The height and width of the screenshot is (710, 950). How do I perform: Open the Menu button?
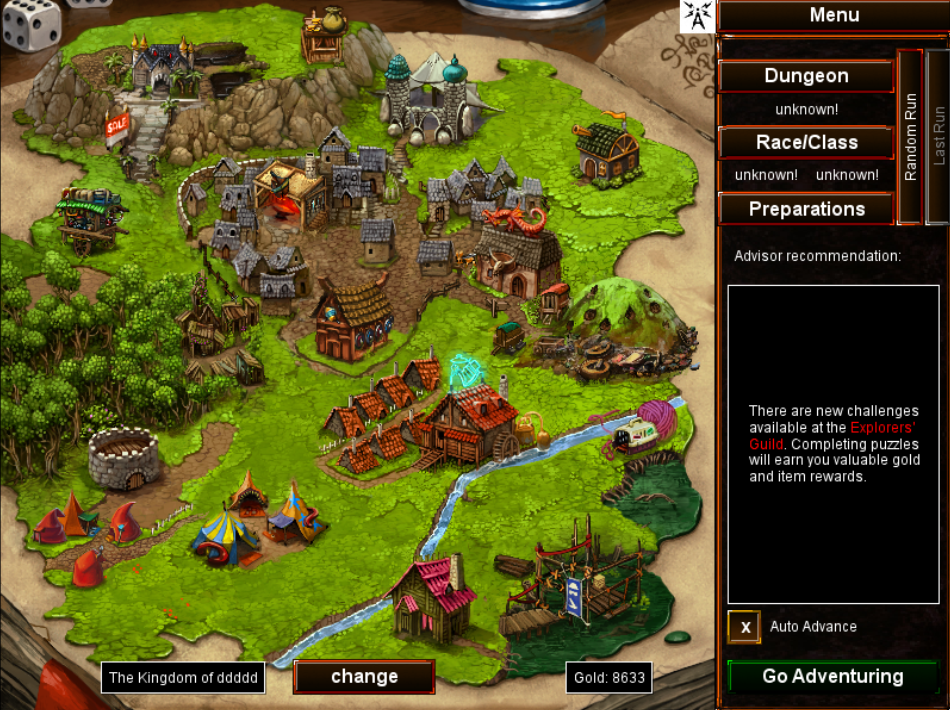point(834,15)
